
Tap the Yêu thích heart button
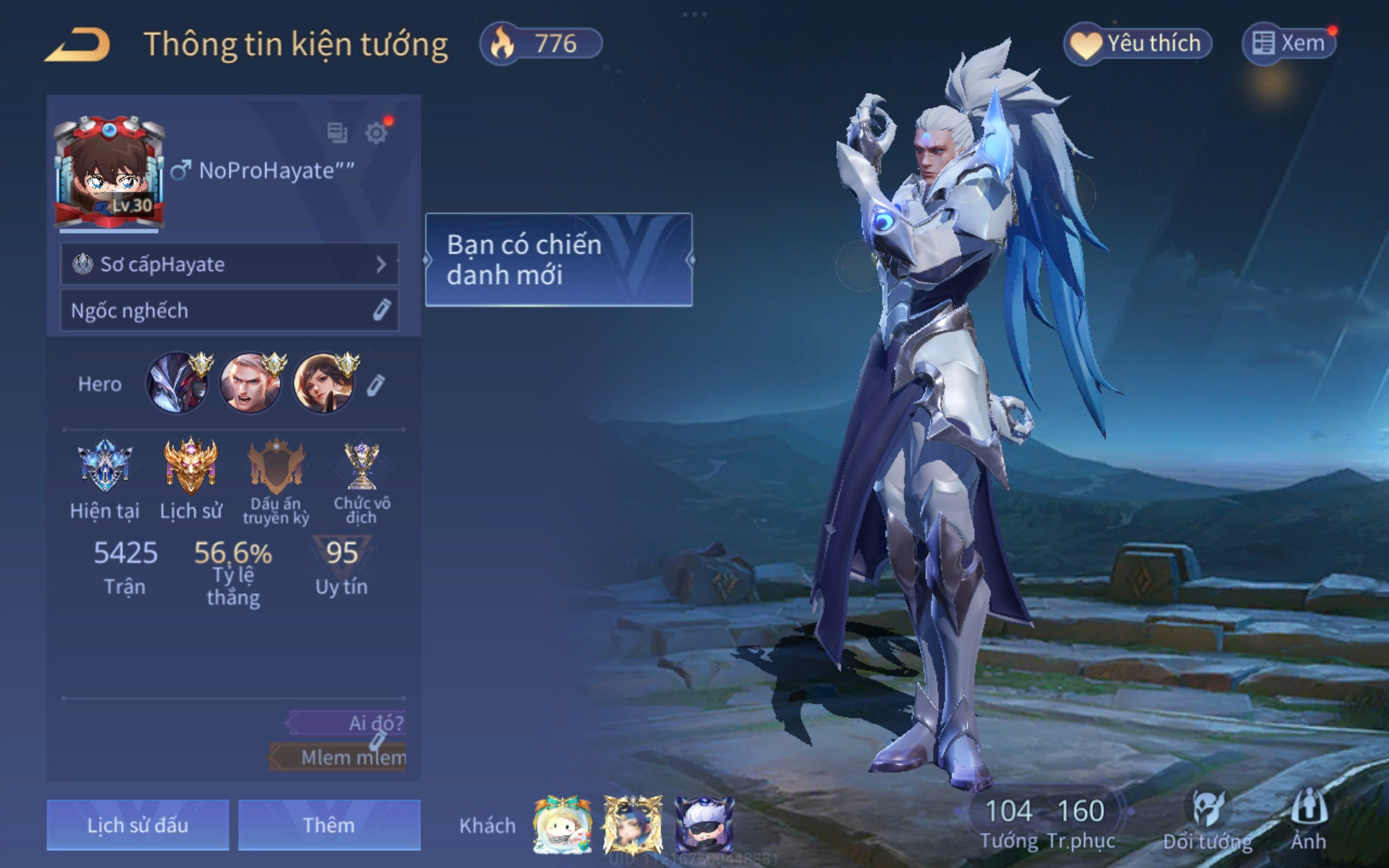click(x=1137, y=43)
